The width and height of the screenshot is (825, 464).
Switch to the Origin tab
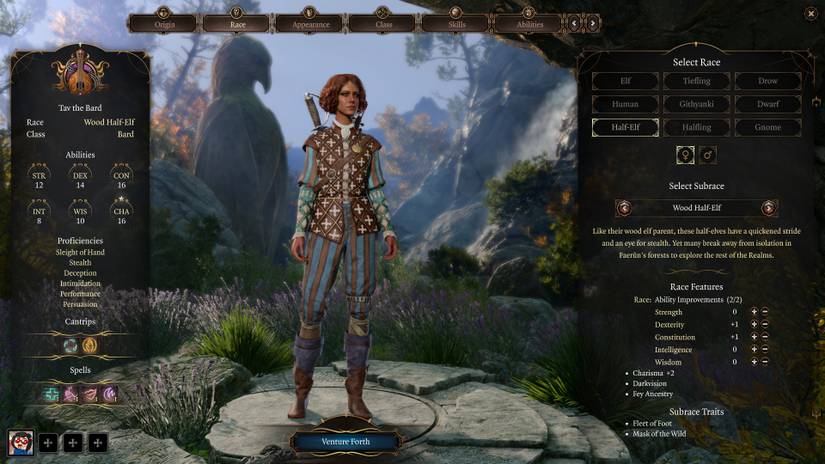tap(165, 21)
